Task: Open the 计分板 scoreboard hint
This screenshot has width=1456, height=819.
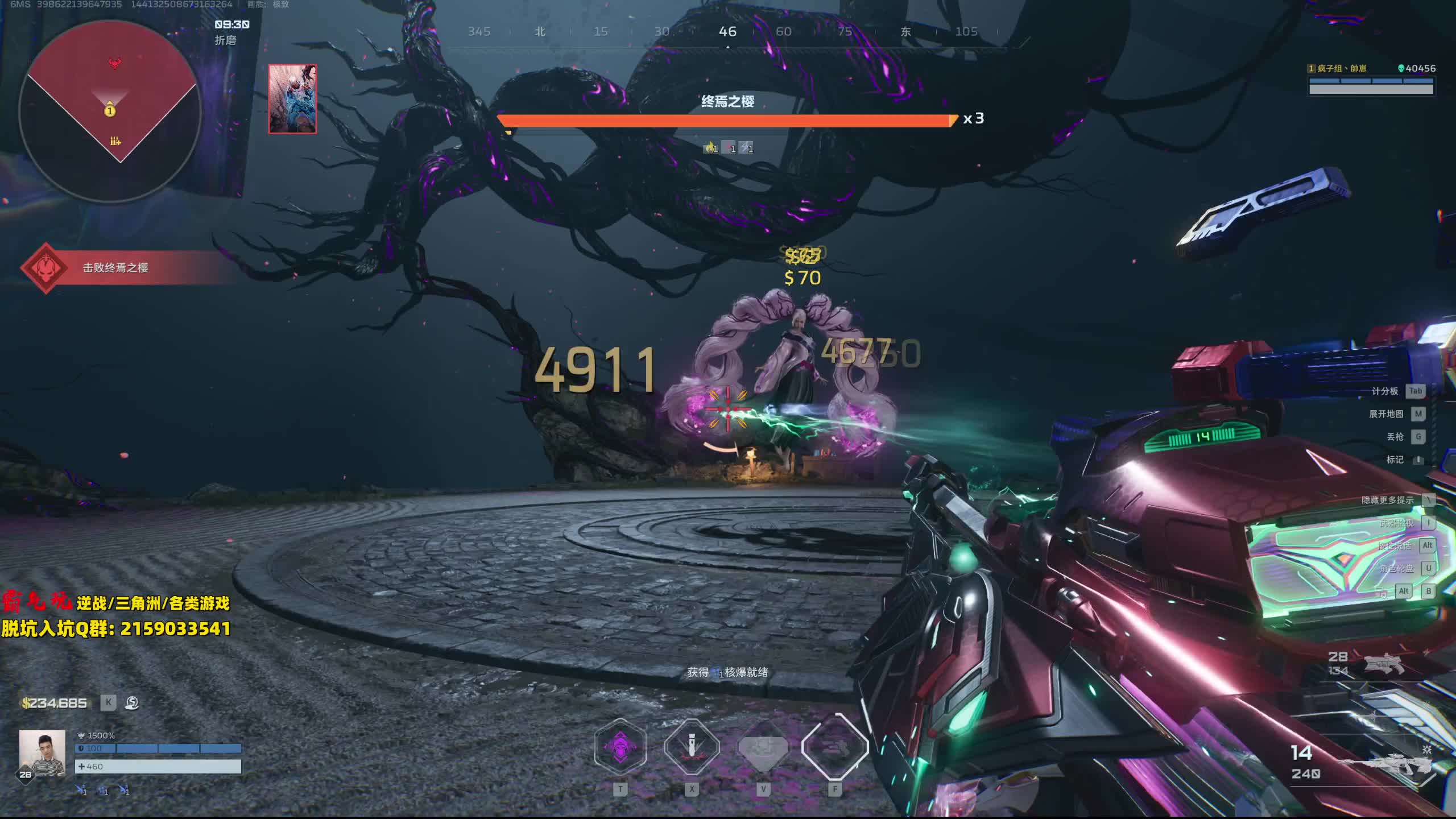Action: tap(1384, 391)
